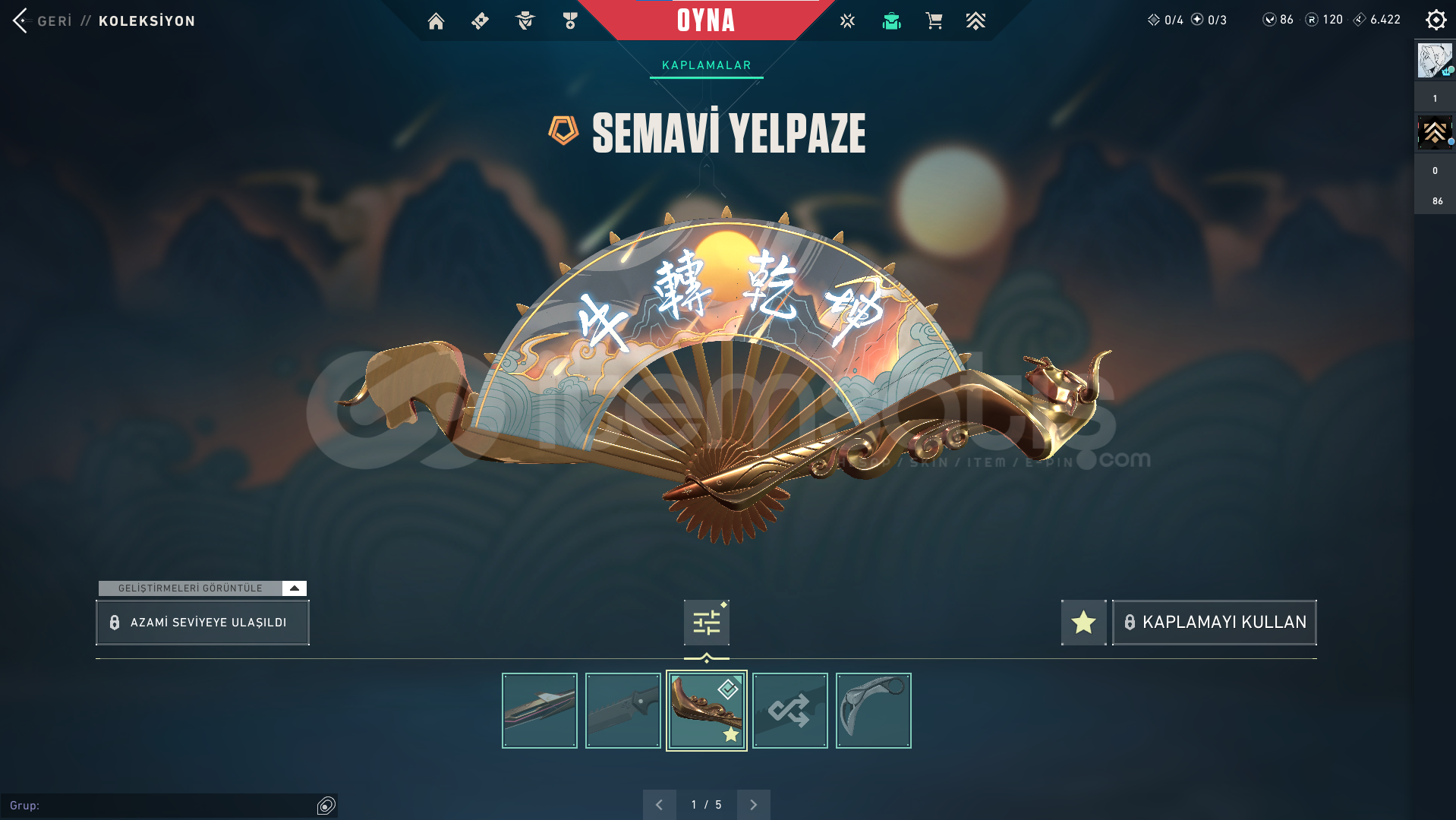Open the shopping cart store
This screenshot has width=1456, height=820.
coord(934,21)
